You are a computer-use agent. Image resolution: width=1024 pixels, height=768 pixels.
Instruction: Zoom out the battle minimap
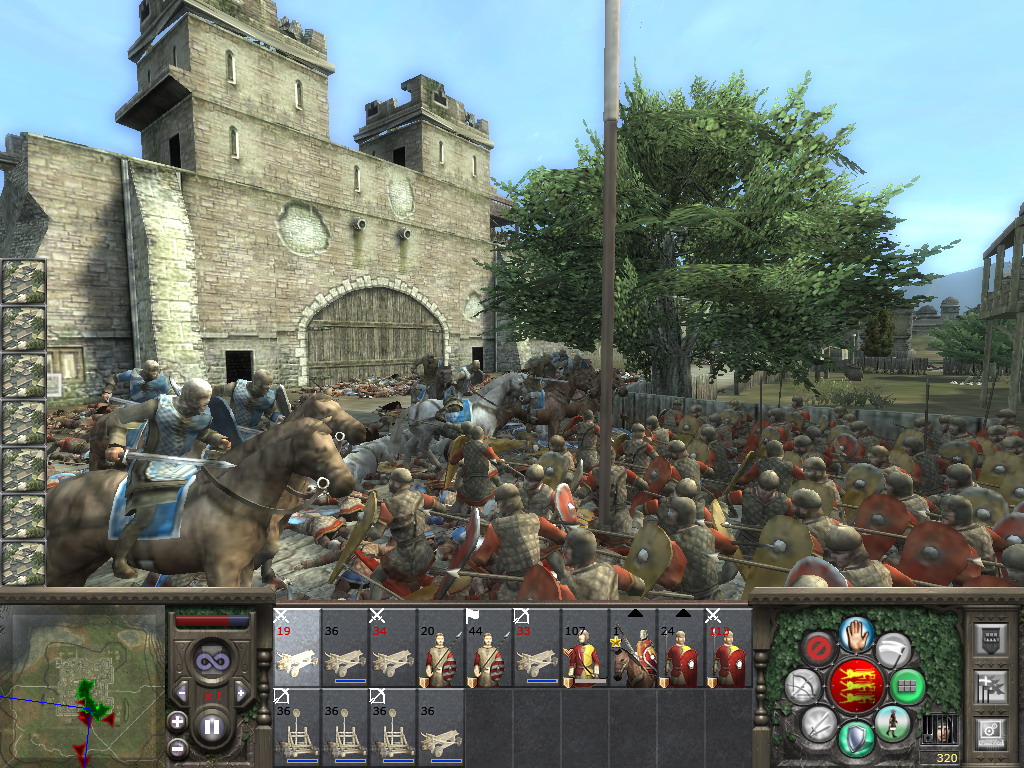point(178,746)
